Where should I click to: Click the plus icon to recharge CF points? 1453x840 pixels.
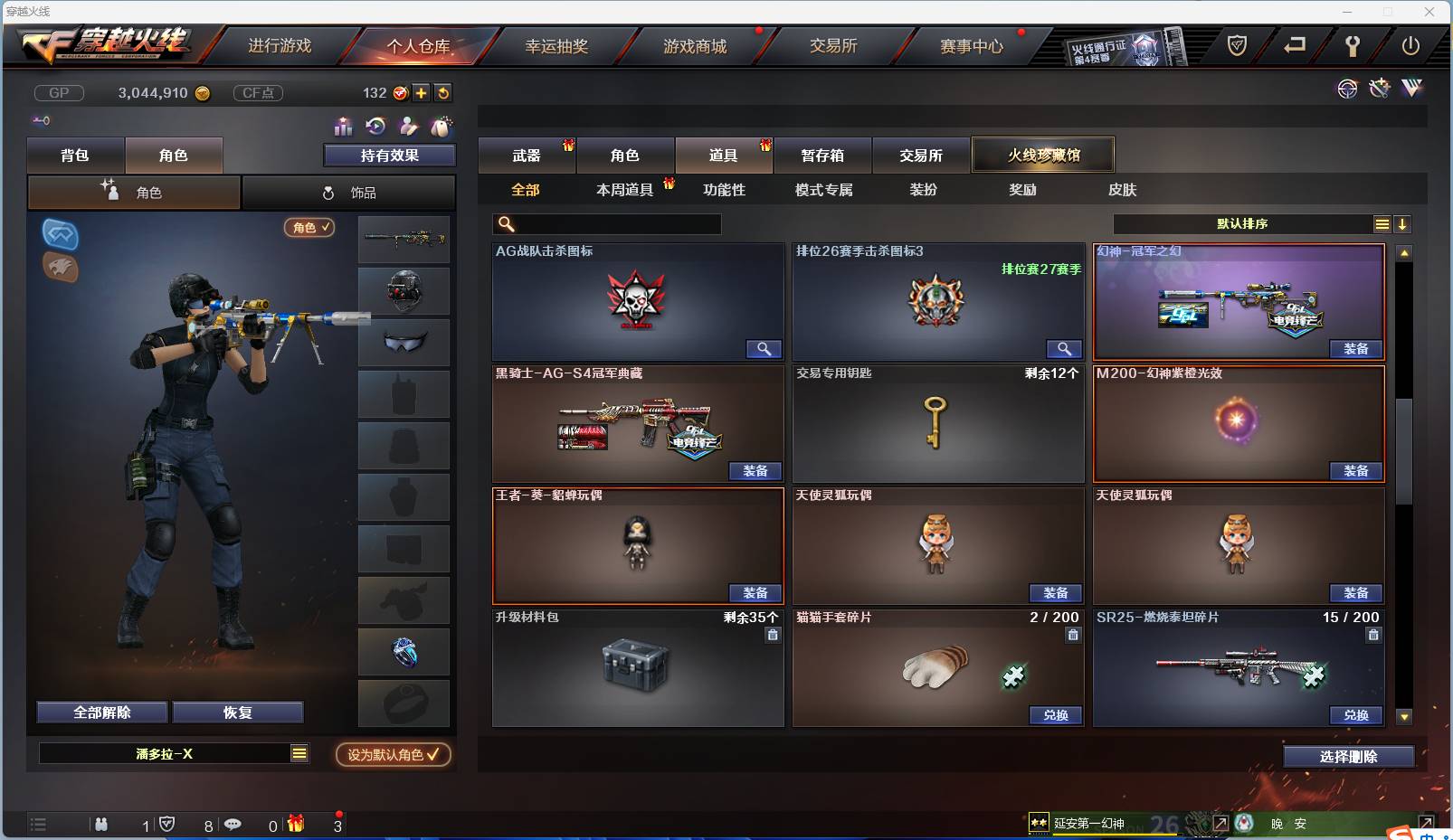point(422,92)
